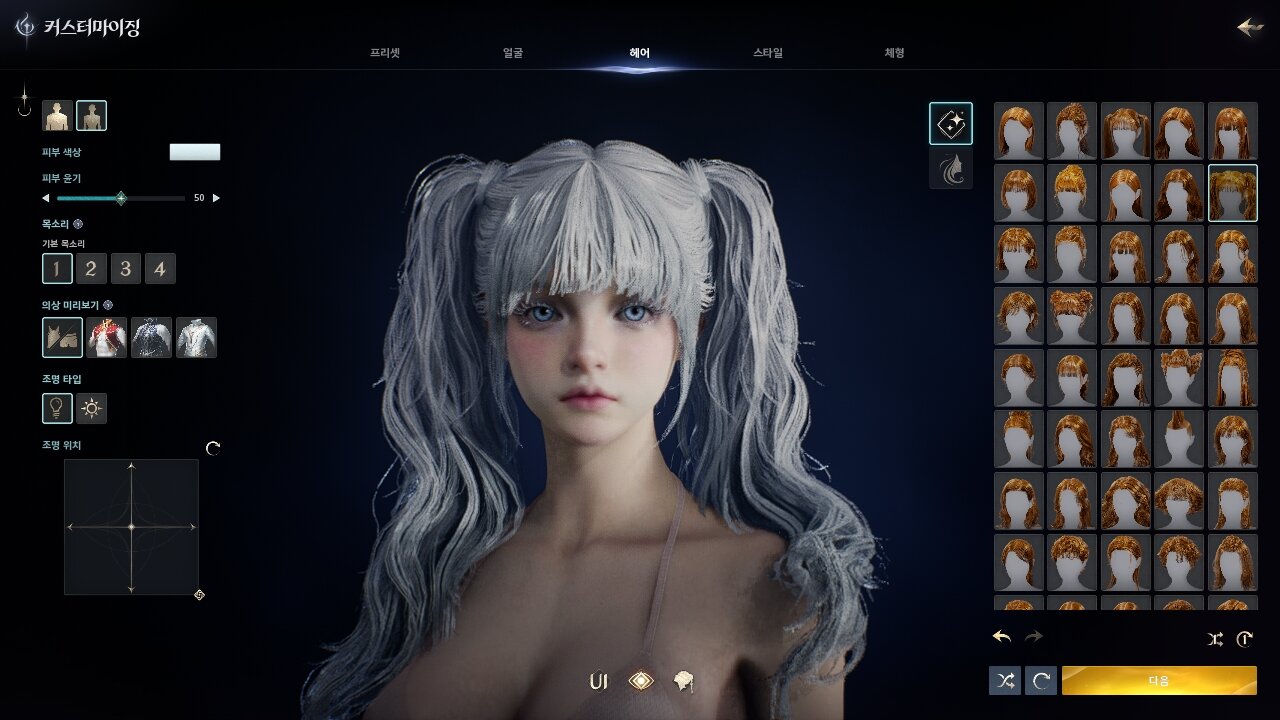This screenshot has height=720, width=1280.
Task: Select the sun lighting type
Action: pos(92,408)
